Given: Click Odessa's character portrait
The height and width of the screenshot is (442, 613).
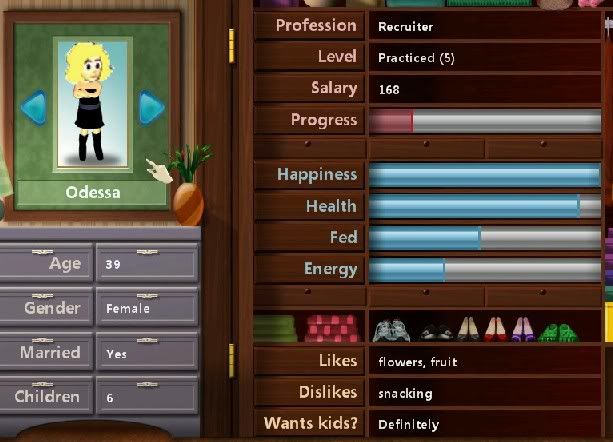Looking at the screenshot, I should click(93, 101).
